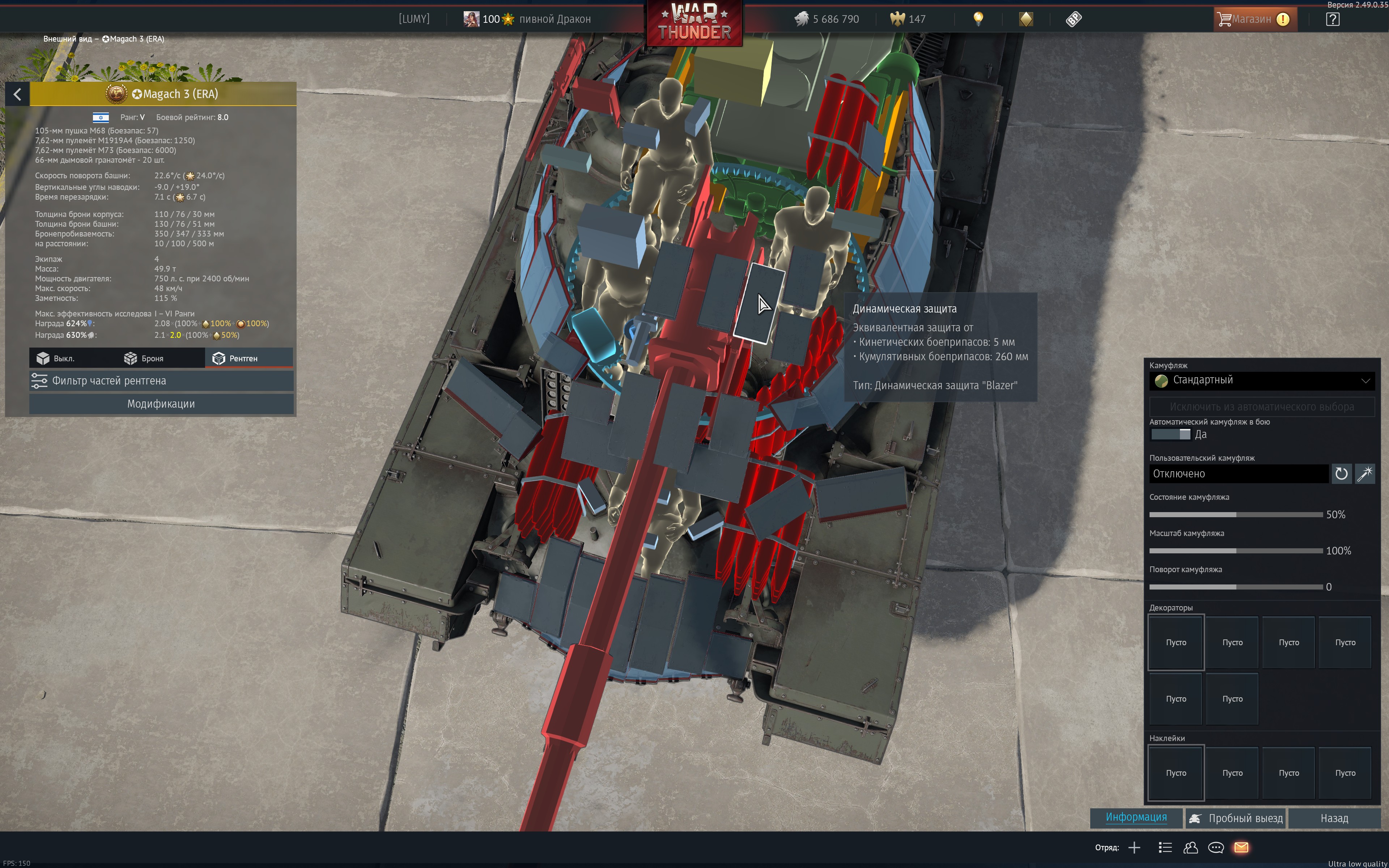
Task: Open the Магазин shop
Action: coord(1254,20)
